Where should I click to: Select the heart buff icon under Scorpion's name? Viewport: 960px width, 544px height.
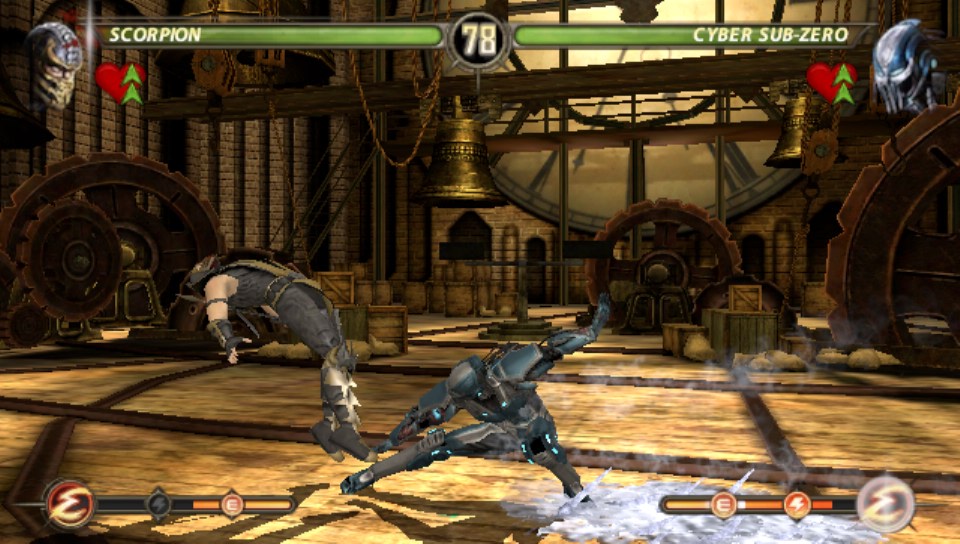(121, 82)
